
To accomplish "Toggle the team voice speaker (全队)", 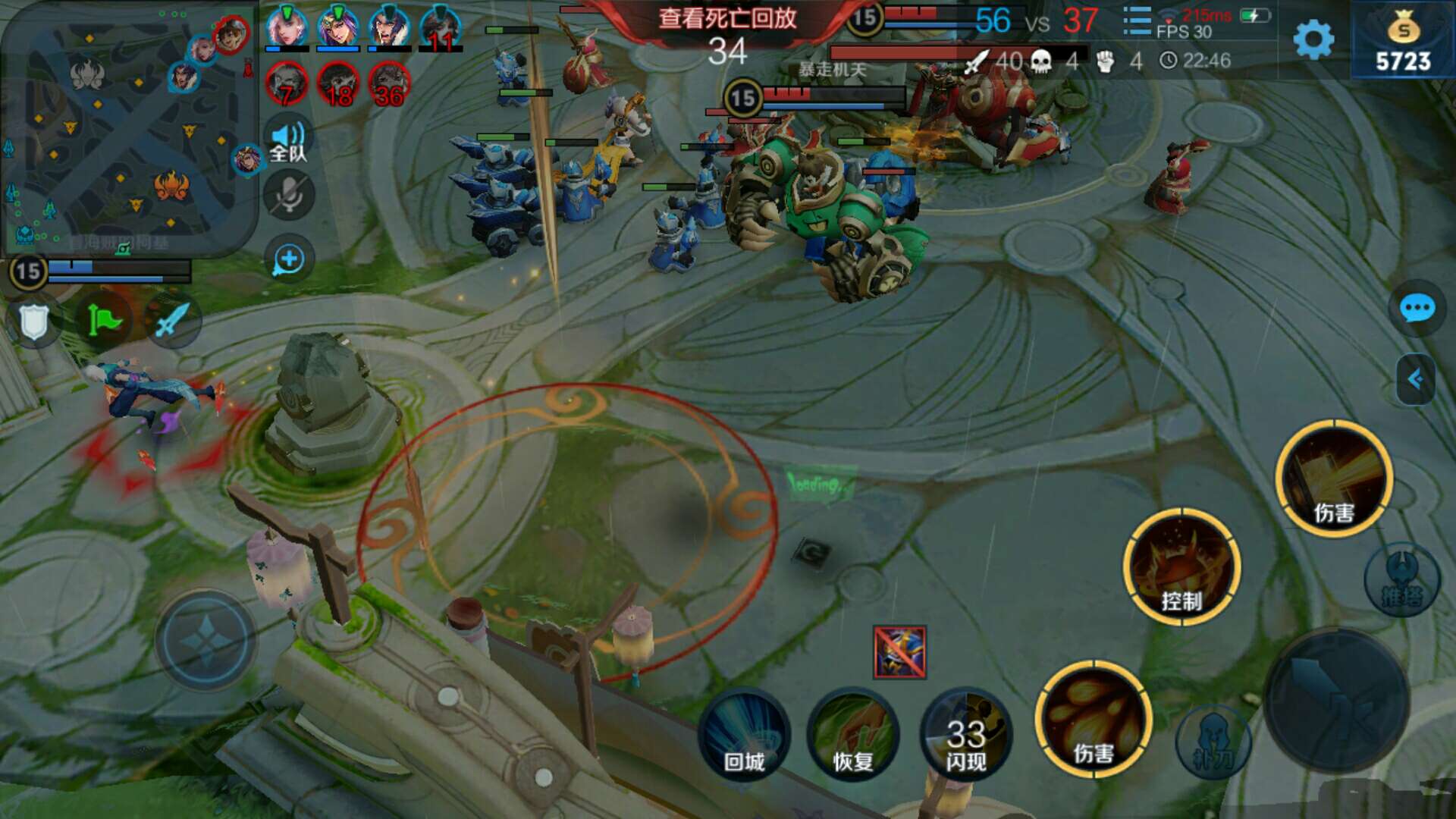I will [x=288, y=142].
